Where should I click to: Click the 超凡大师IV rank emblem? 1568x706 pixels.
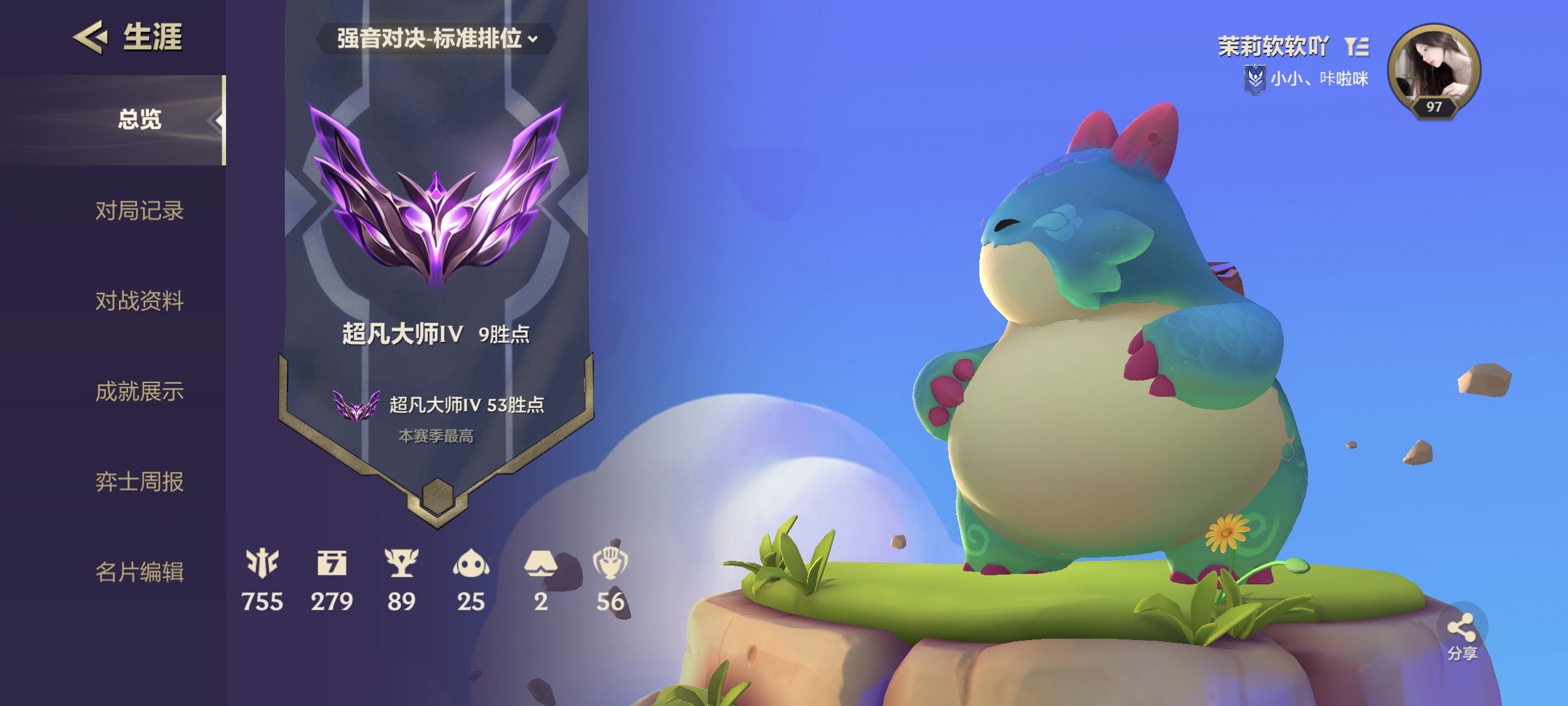click(436, 196)
